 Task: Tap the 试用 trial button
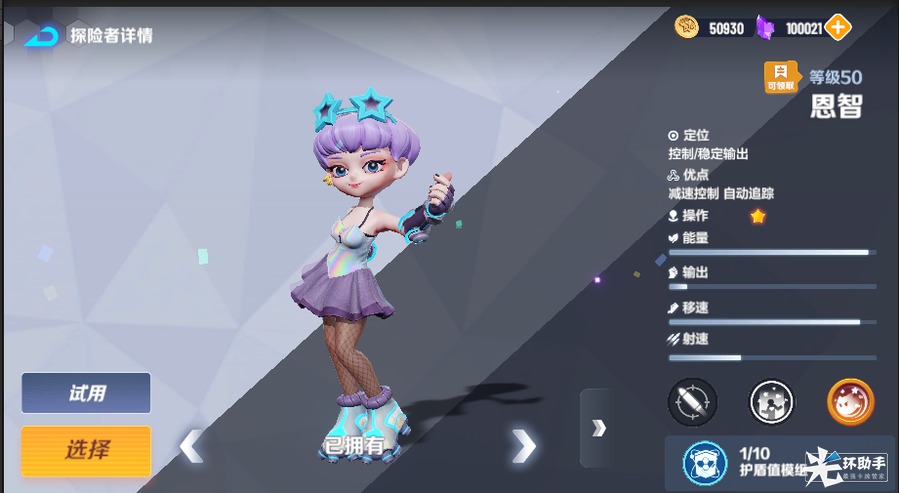(x=86, y=393)
